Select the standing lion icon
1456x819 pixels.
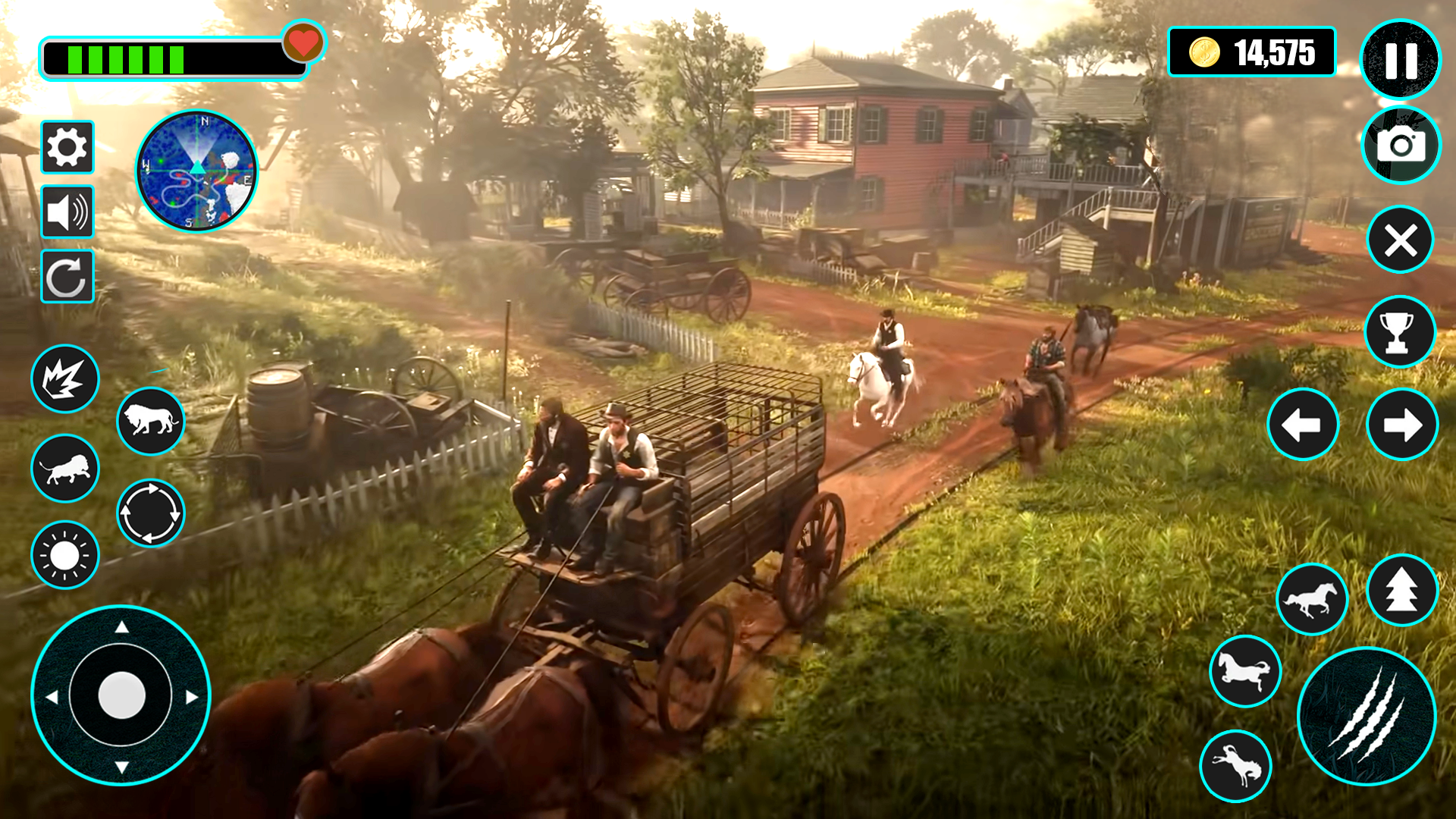[x=149, y=419]
